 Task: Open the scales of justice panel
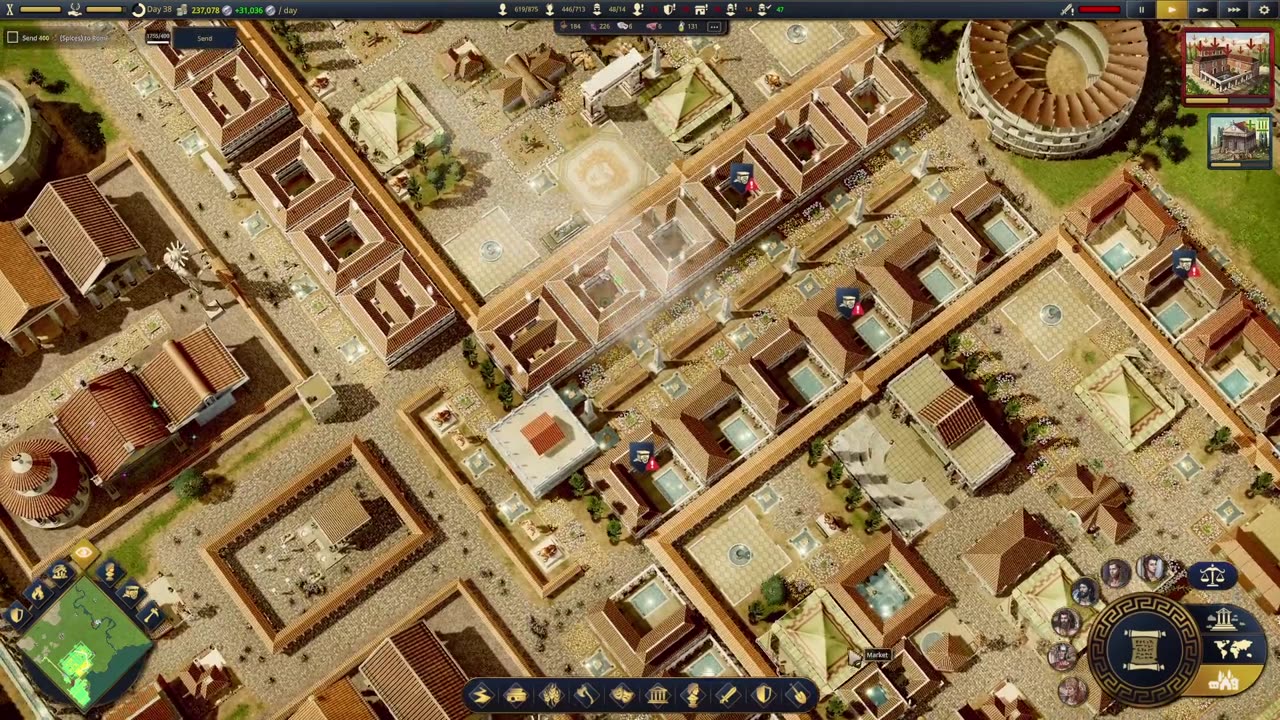pyautogui.click(x=1212, y=576)
